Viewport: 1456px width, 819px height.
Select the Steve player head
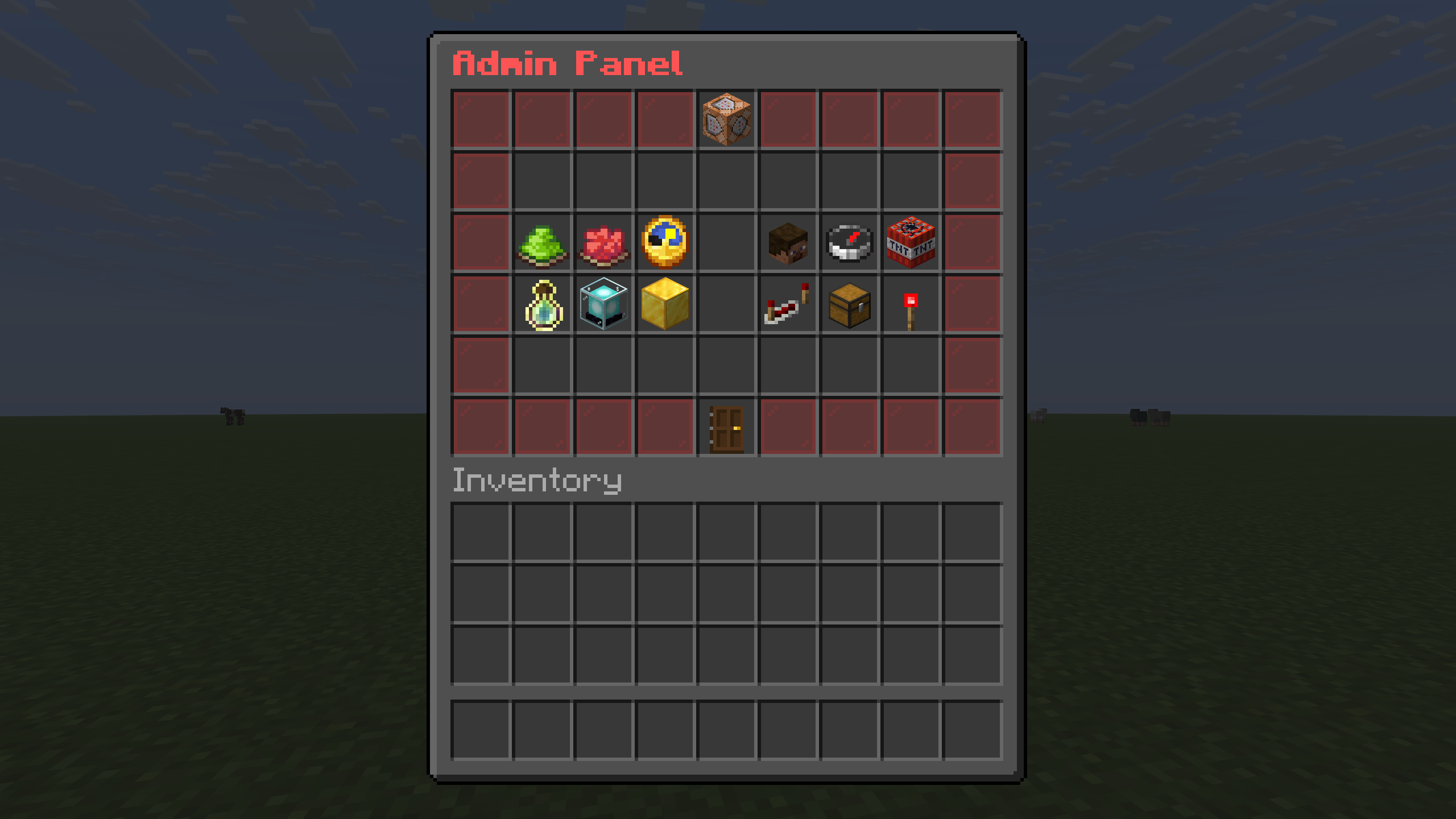click(788, 242)
